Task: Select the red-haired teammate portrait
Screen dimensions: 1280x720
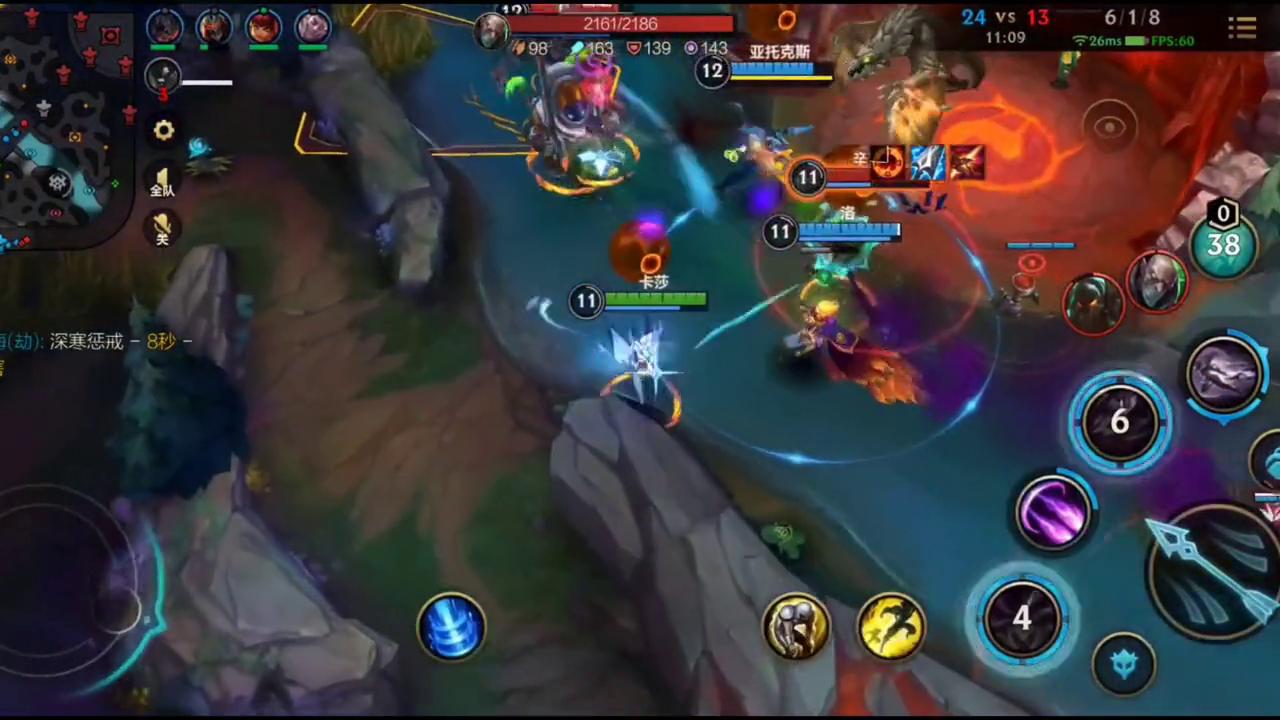Action: coord(264,26)
